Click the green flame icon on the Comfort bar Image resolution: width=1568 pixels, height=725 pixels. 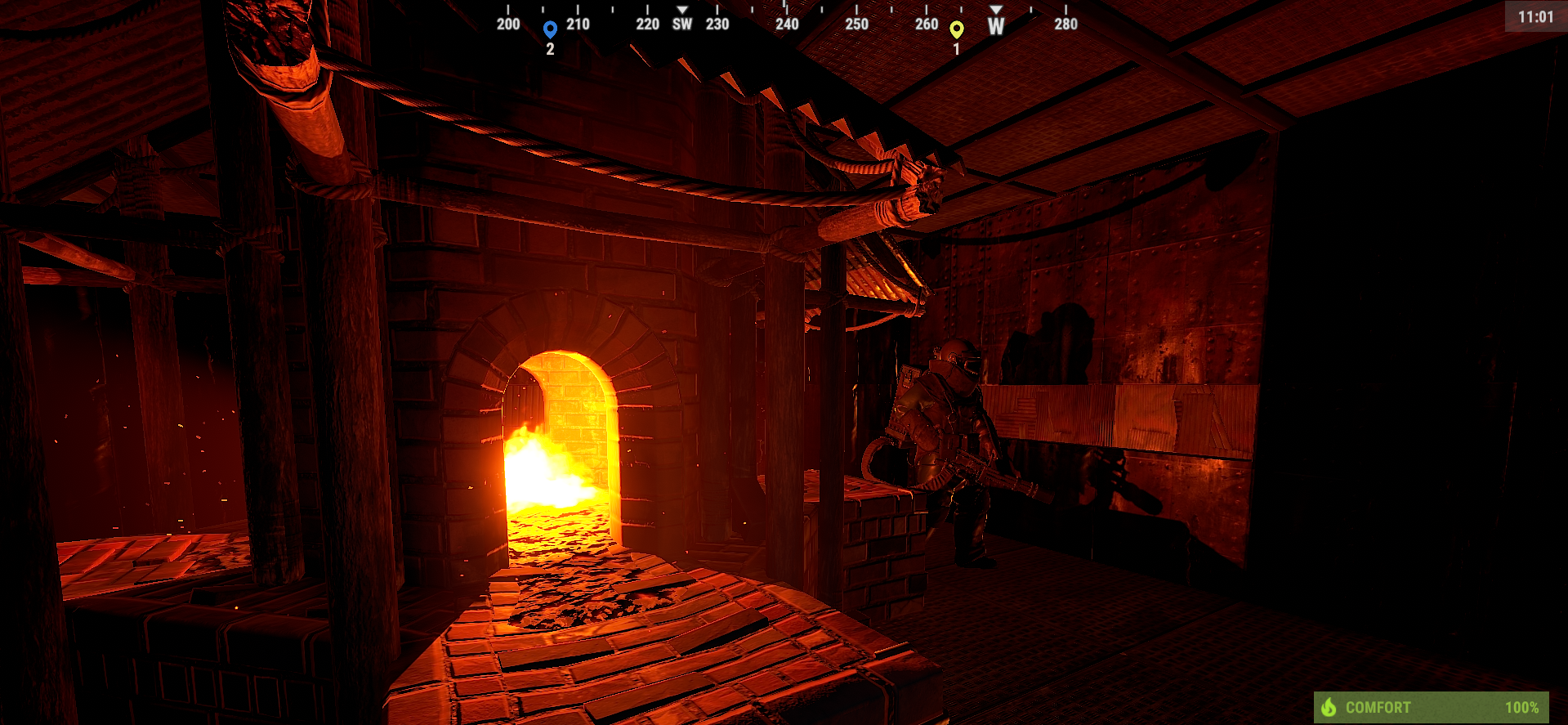(x=1331, y=708)
